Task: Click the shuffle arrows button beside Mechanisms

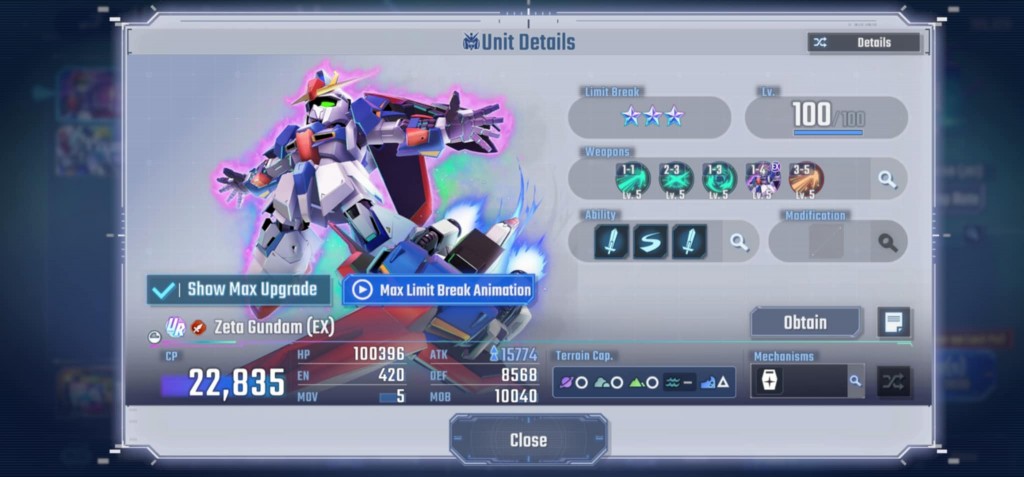Action: tap(894, 381)
